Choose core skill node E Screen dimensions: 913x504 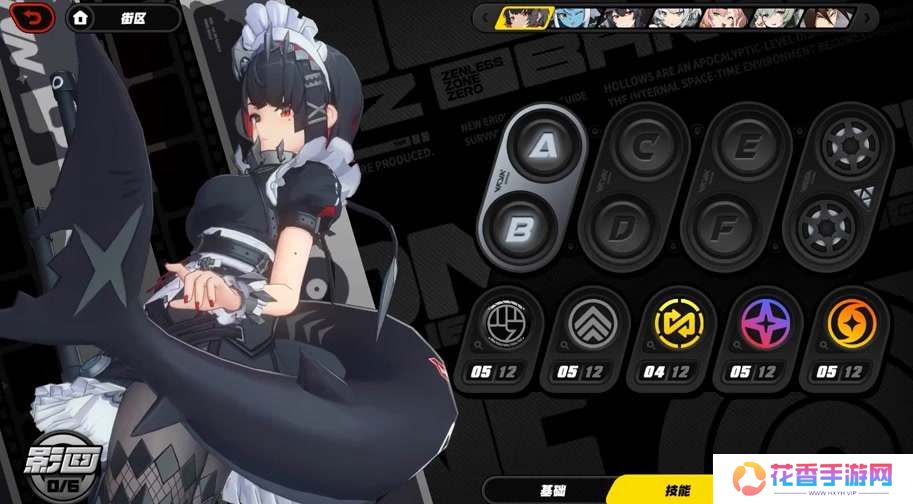pyautogui.click(x=748, y=147)
